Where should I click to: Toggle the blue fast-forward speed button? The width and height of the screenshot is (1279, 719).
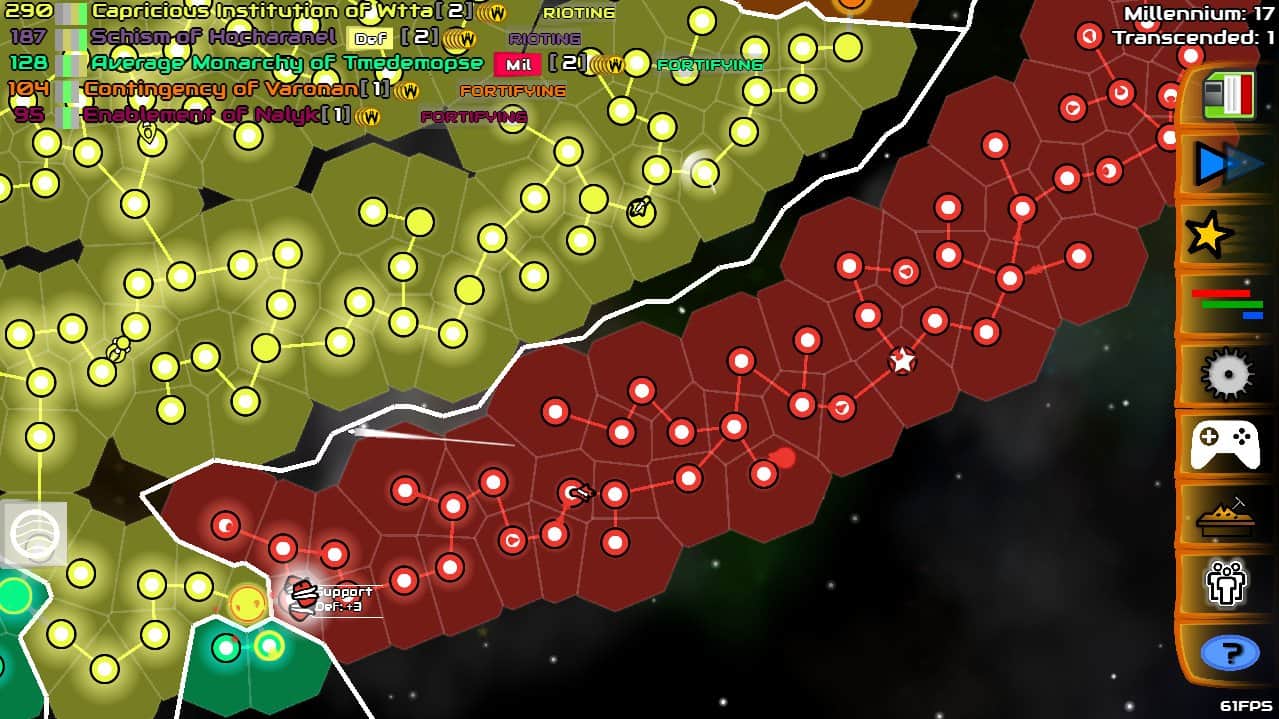1228,165
